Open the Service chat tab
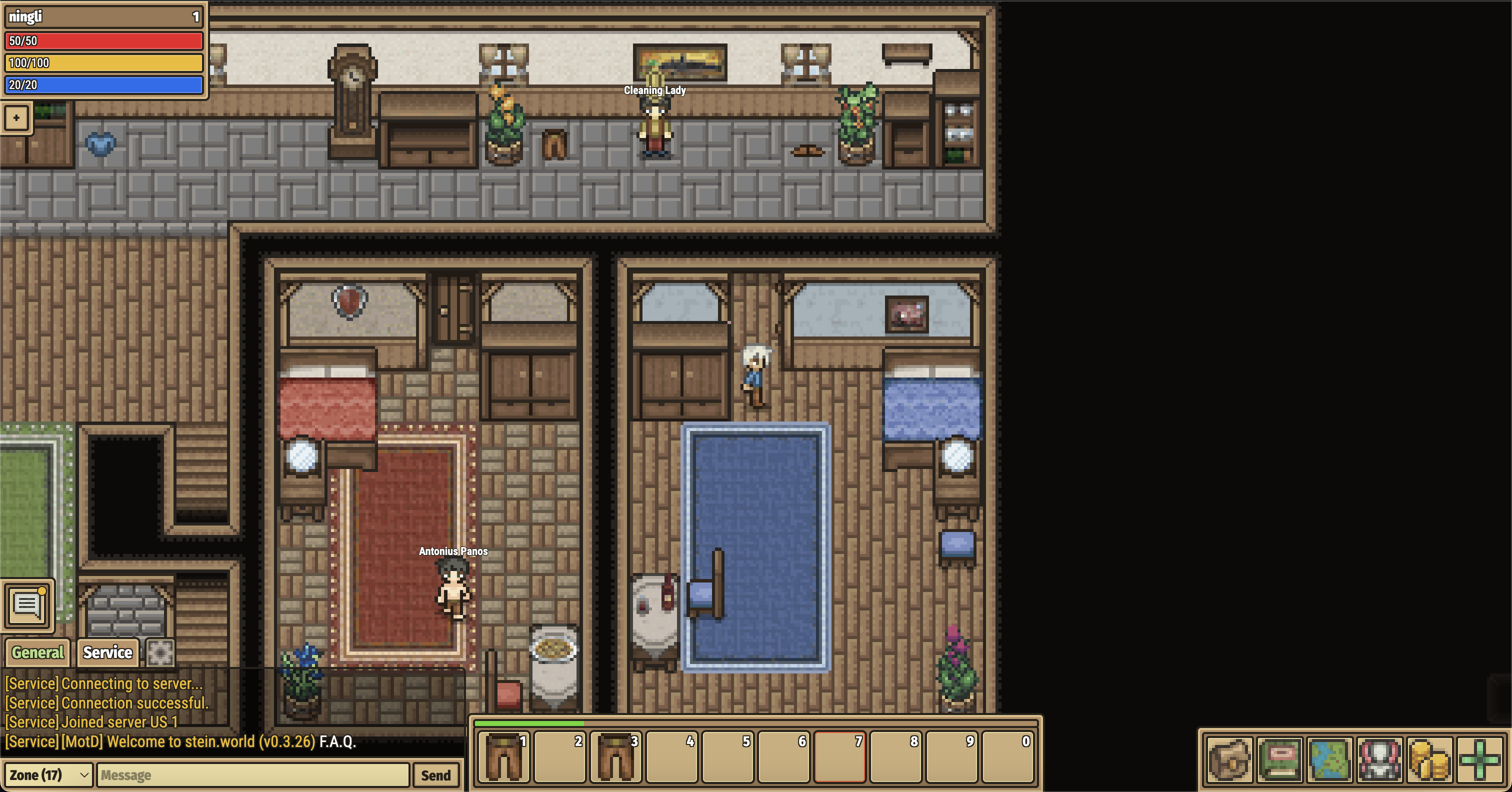 (107, 652)
